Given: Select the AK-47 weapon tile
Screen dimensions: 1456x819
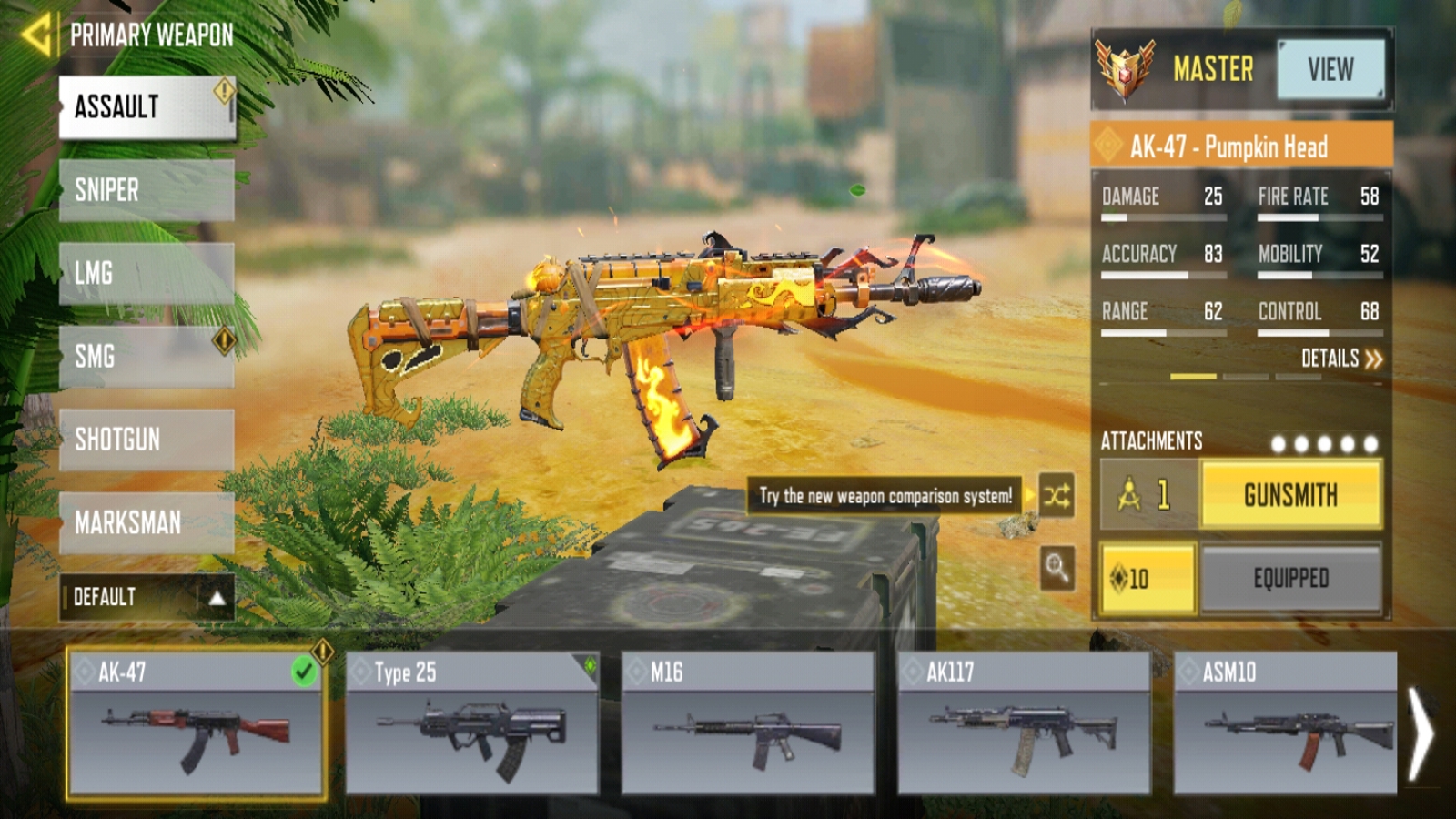Looking at the screenshot, I should (196, 723).
